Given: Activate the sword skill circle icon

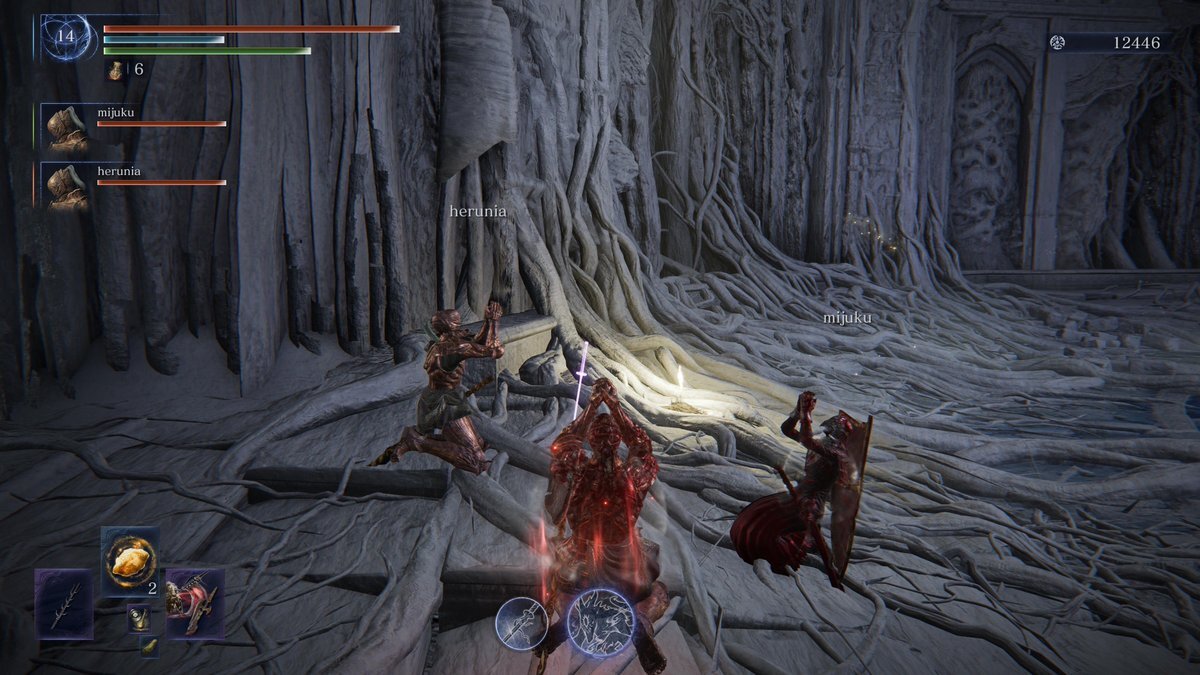Looking at the screenshot, I should pos(523,622).
